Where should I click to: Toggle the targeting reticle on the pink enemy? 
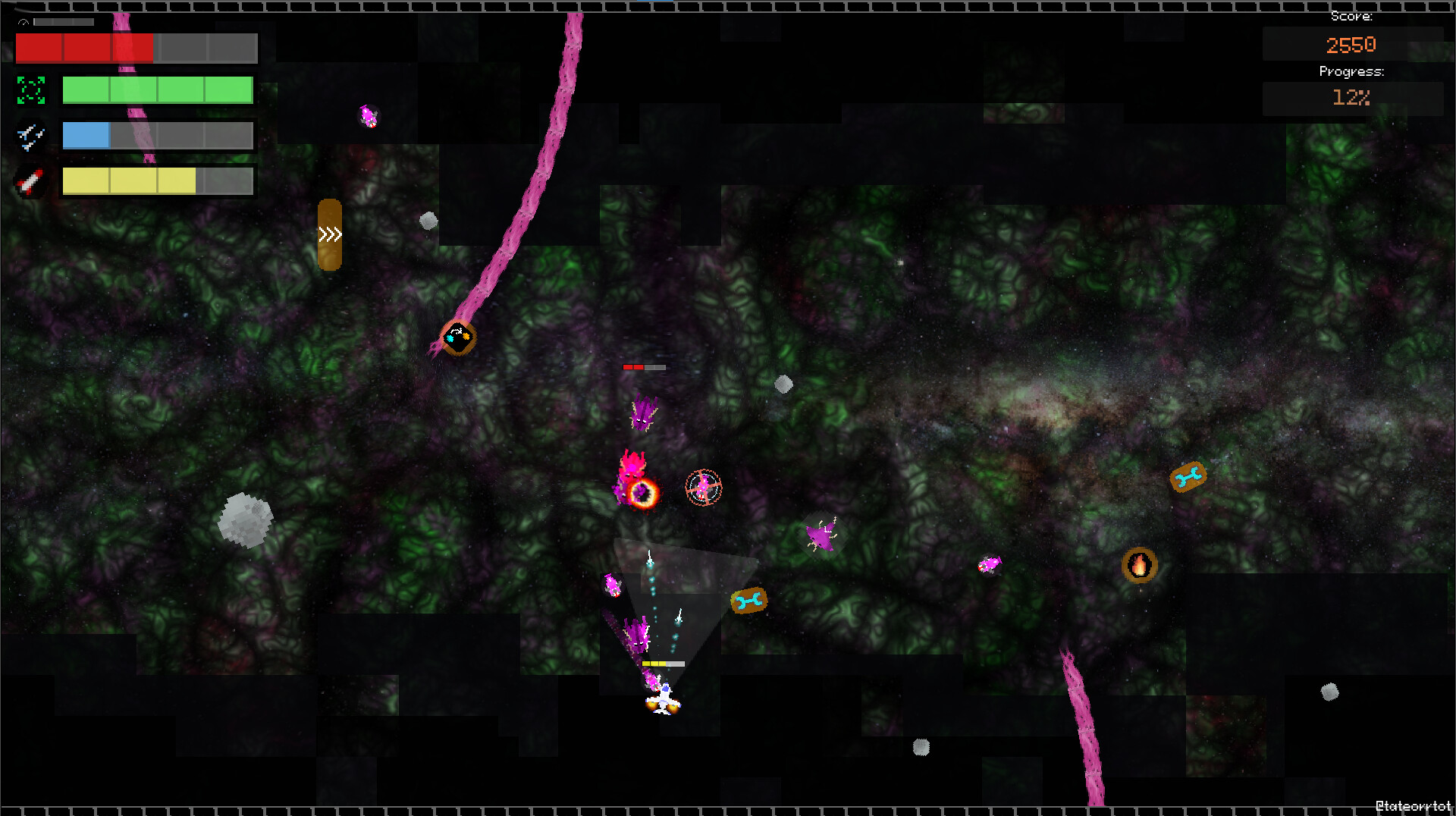point(703,488)
